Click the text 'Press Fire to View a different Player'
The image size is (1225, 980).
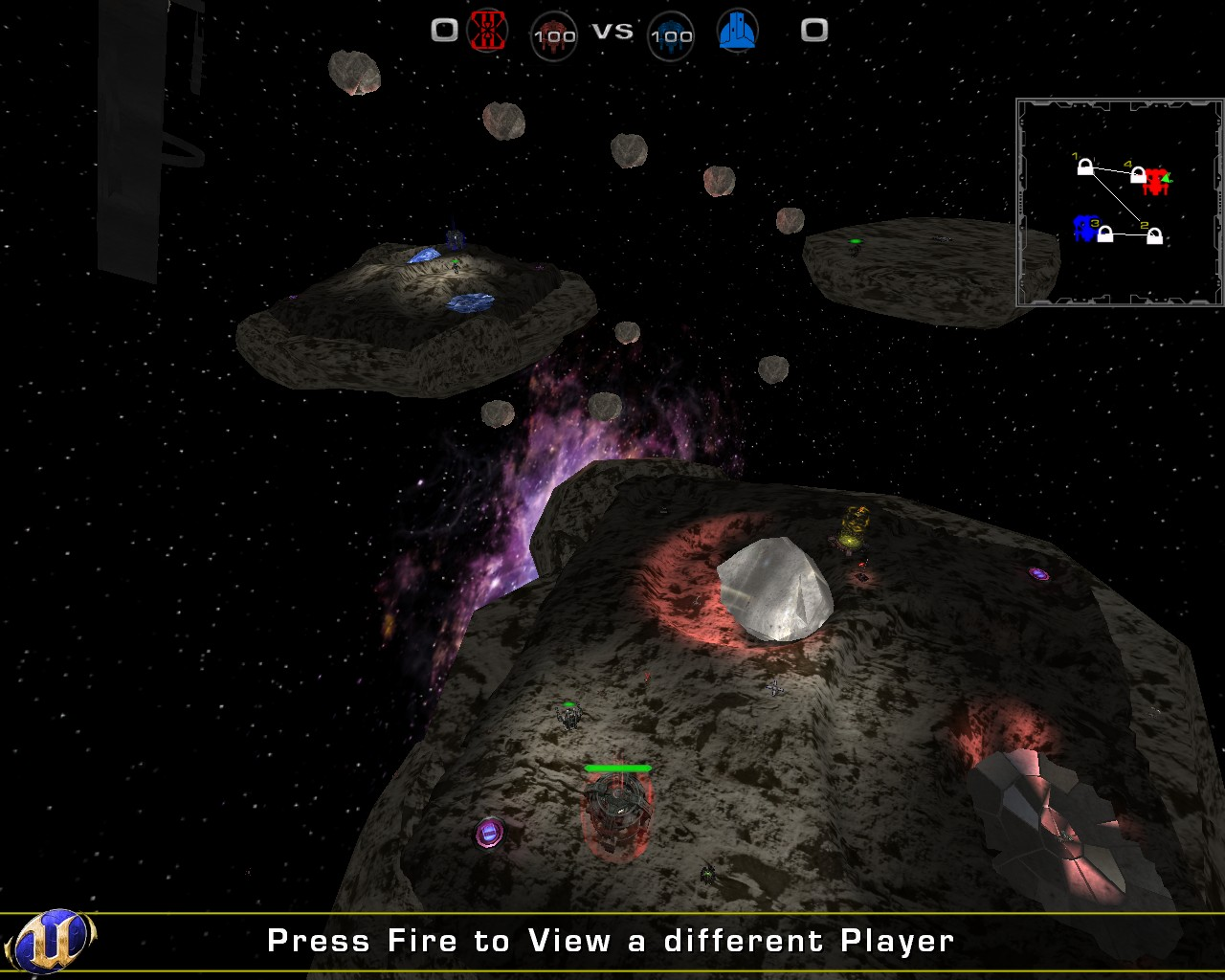click(x=610, y=941)
